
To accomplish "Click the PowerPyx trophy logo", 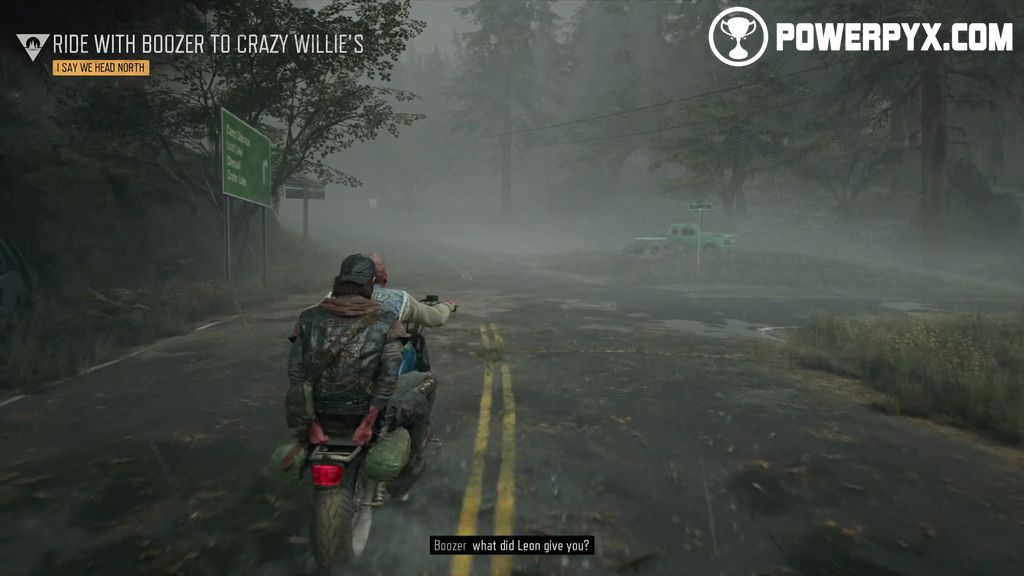I will click(x=738, y=37).
